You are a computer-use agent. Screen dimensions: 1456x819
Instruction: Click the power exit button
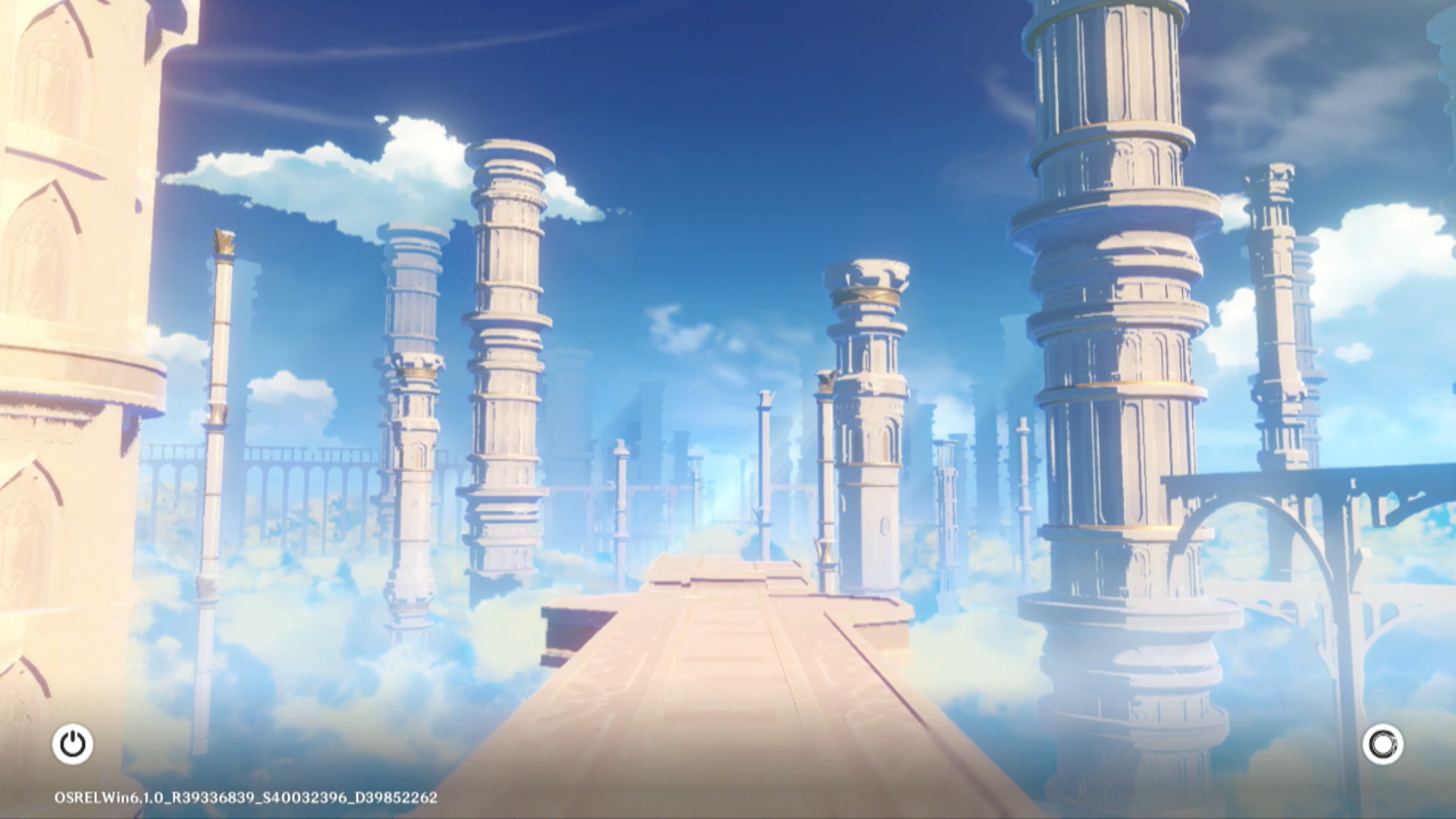click(x=73, y=744)
